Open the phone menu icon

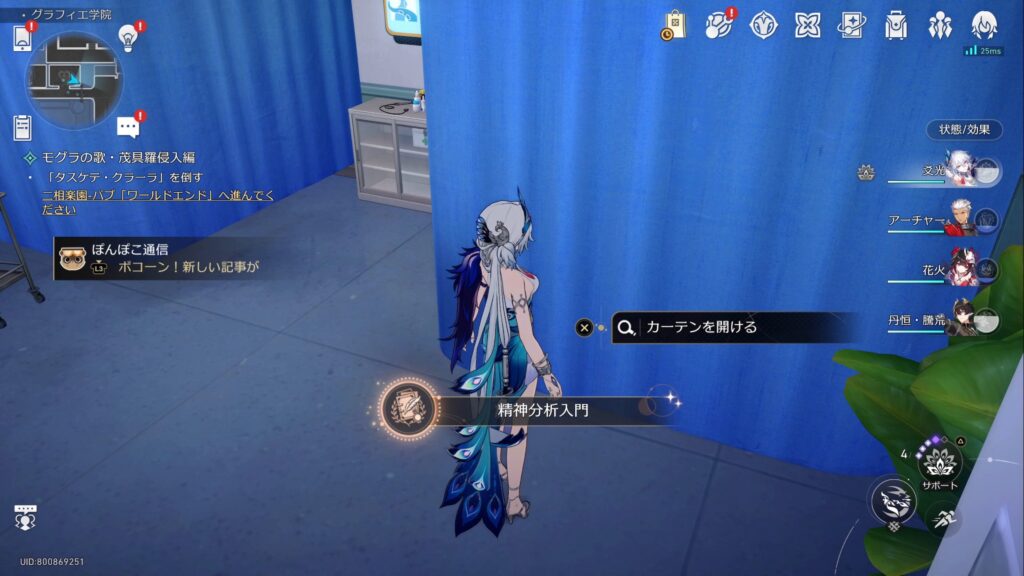pyautogui.click(x=23, y=38)
